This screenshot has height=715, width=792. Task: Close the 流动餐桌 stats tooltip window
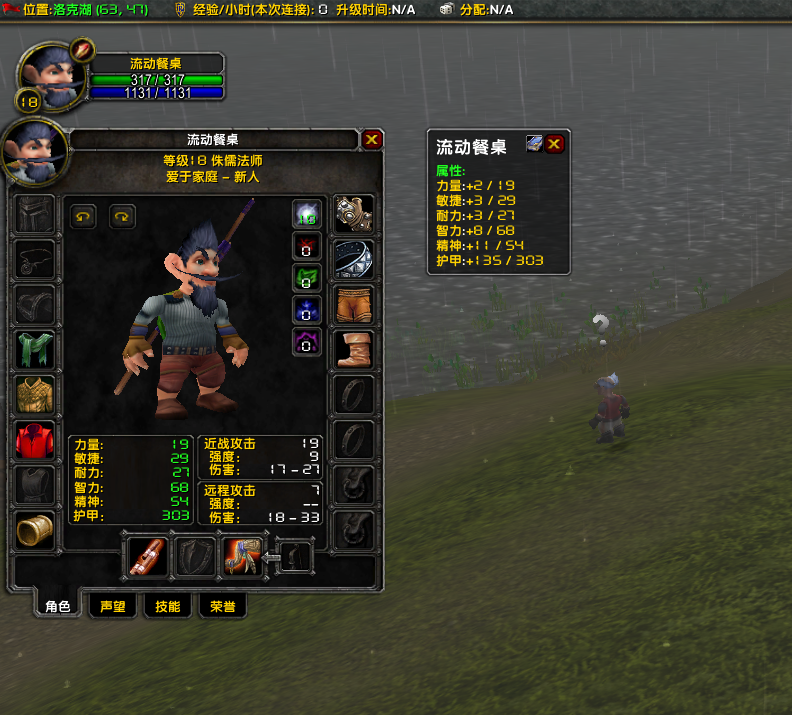(x=554, y=144)
